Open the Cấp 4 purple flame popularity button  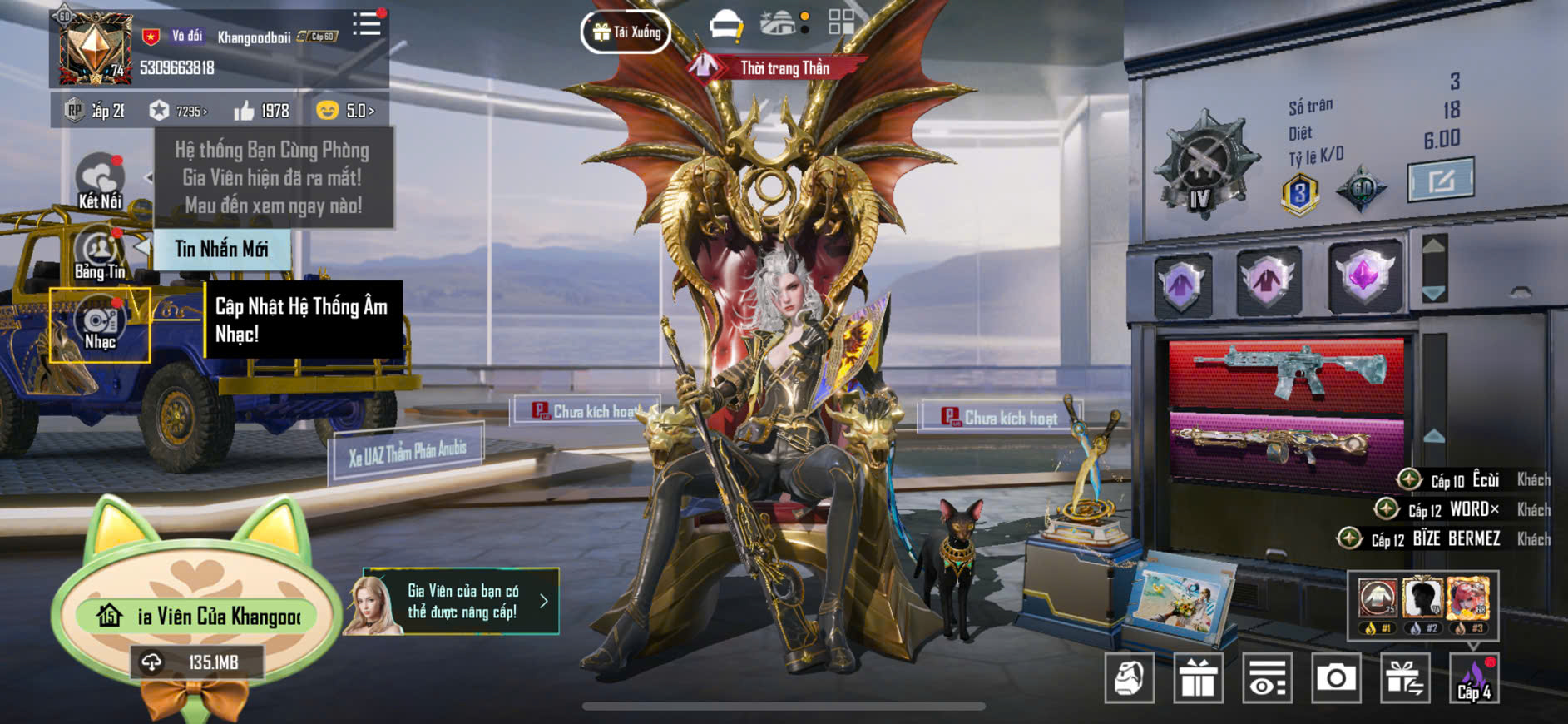1473,678
